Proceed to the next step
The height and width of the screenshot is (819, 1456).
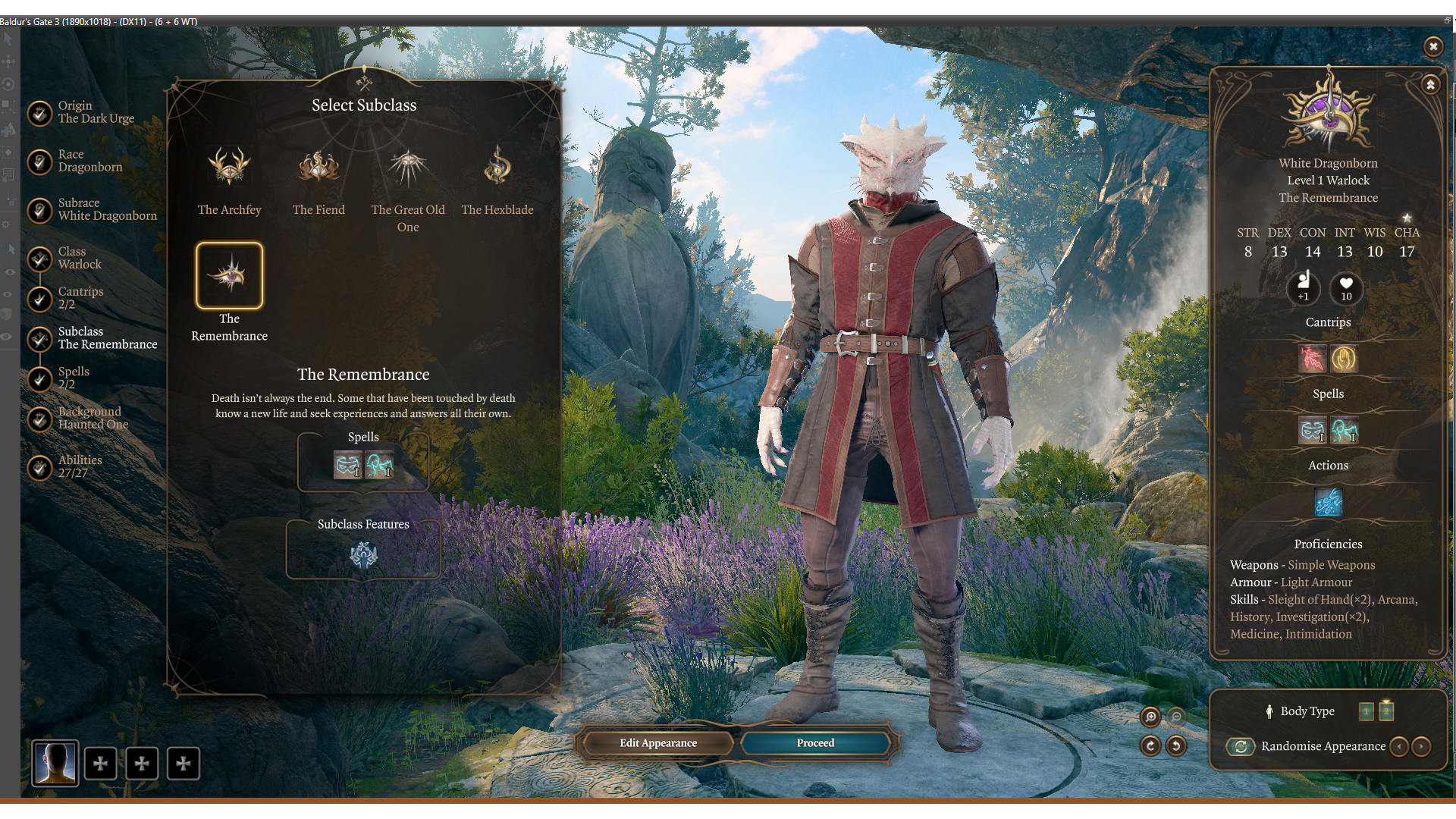(815, 743)
